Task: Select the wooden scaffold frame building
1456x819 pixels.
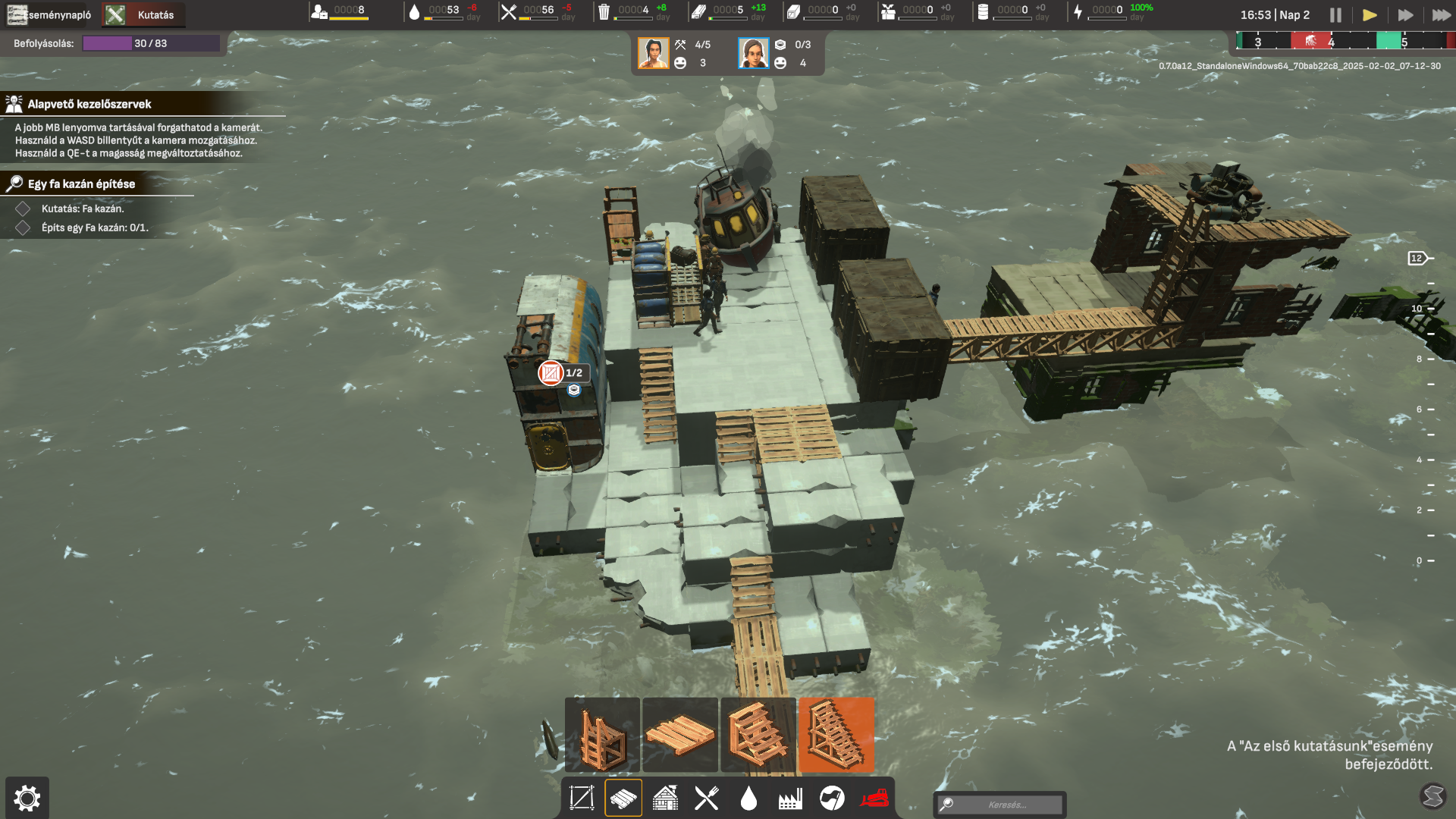Action: (x=603, y=735)
